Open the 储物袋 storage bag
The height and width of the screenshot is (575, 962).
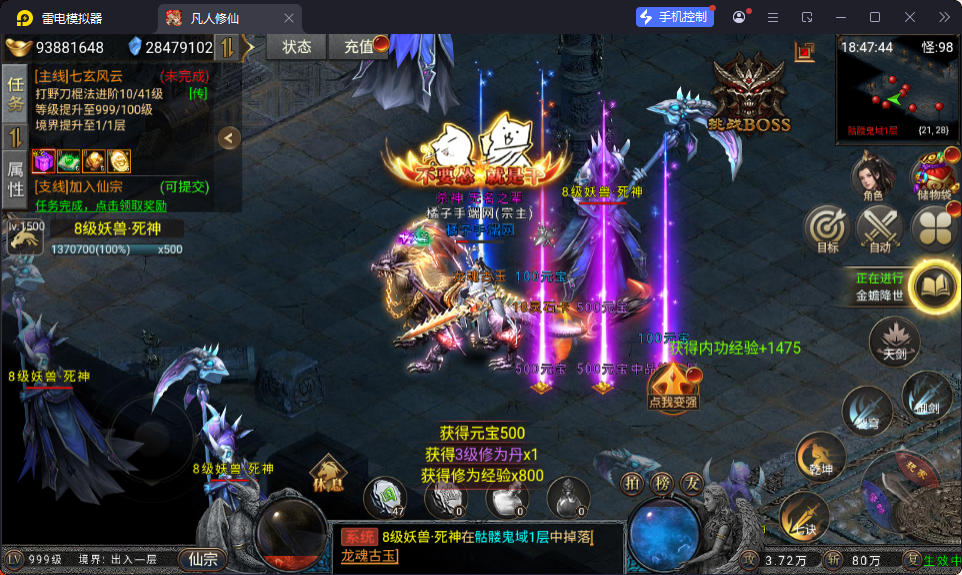click(x=934, y=179)
